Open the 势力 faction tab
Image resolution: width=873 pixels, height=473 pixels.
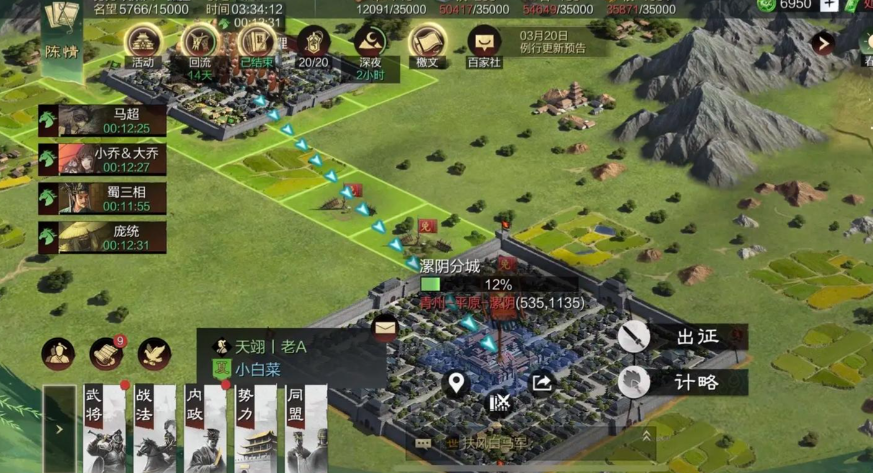256,429
